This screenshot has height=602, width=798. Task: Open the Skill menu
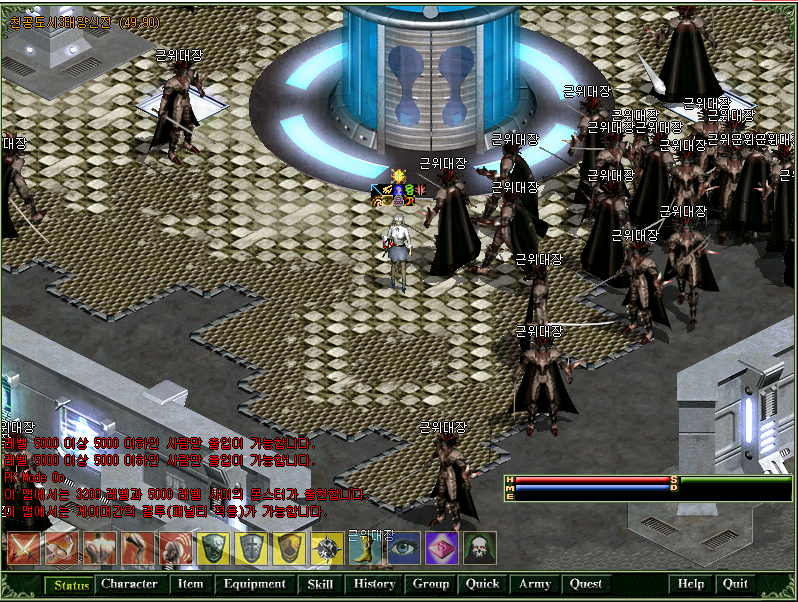[x=320, y=584]
